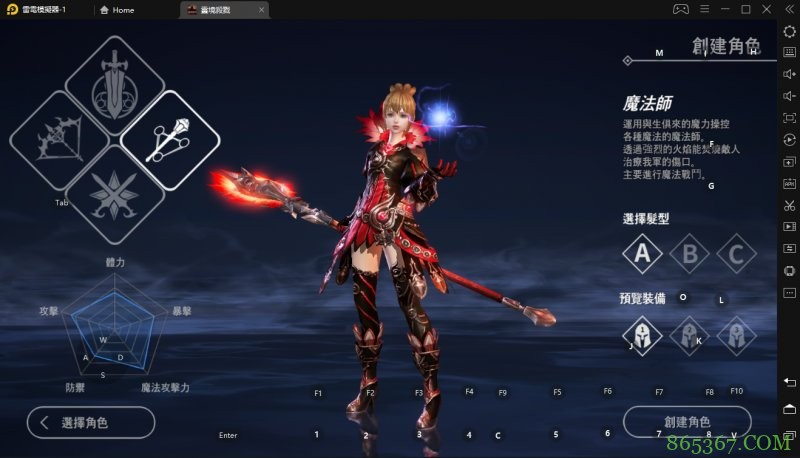Choose hairstyle A
Screen dimensions: 800x458
tap(642, 254)
